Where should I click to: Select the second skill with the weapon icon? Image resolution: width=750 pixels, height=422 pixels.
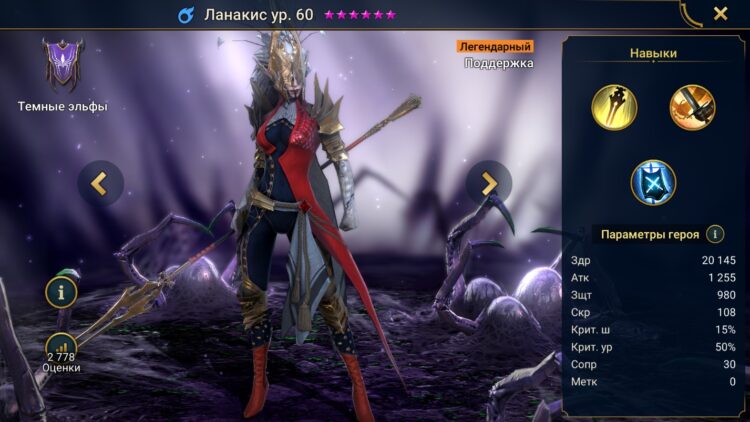tap(692, 107)
